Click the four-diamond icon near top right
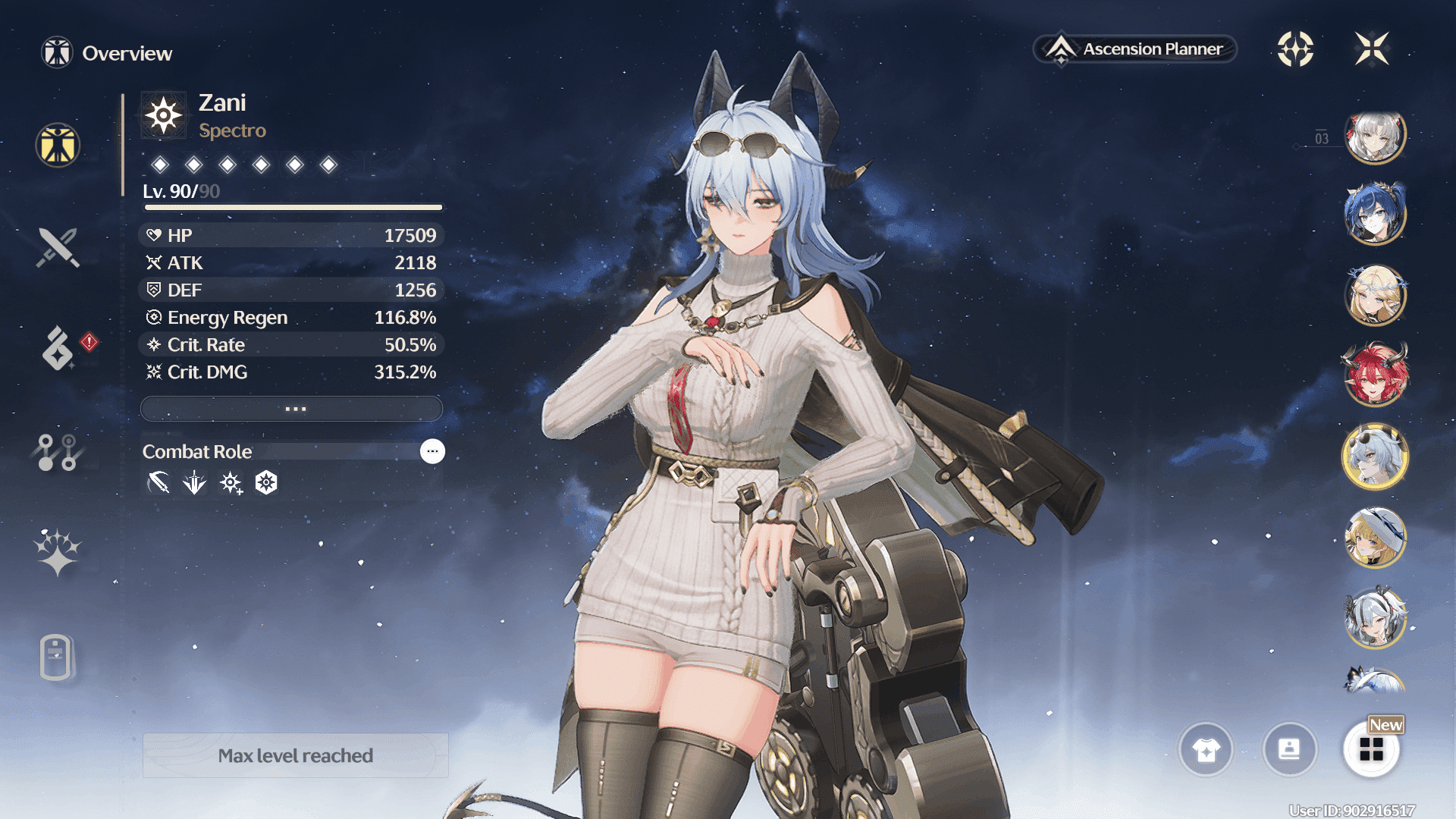The height and width of the screenshot is (819, 1456). (x=1295, y=49)
